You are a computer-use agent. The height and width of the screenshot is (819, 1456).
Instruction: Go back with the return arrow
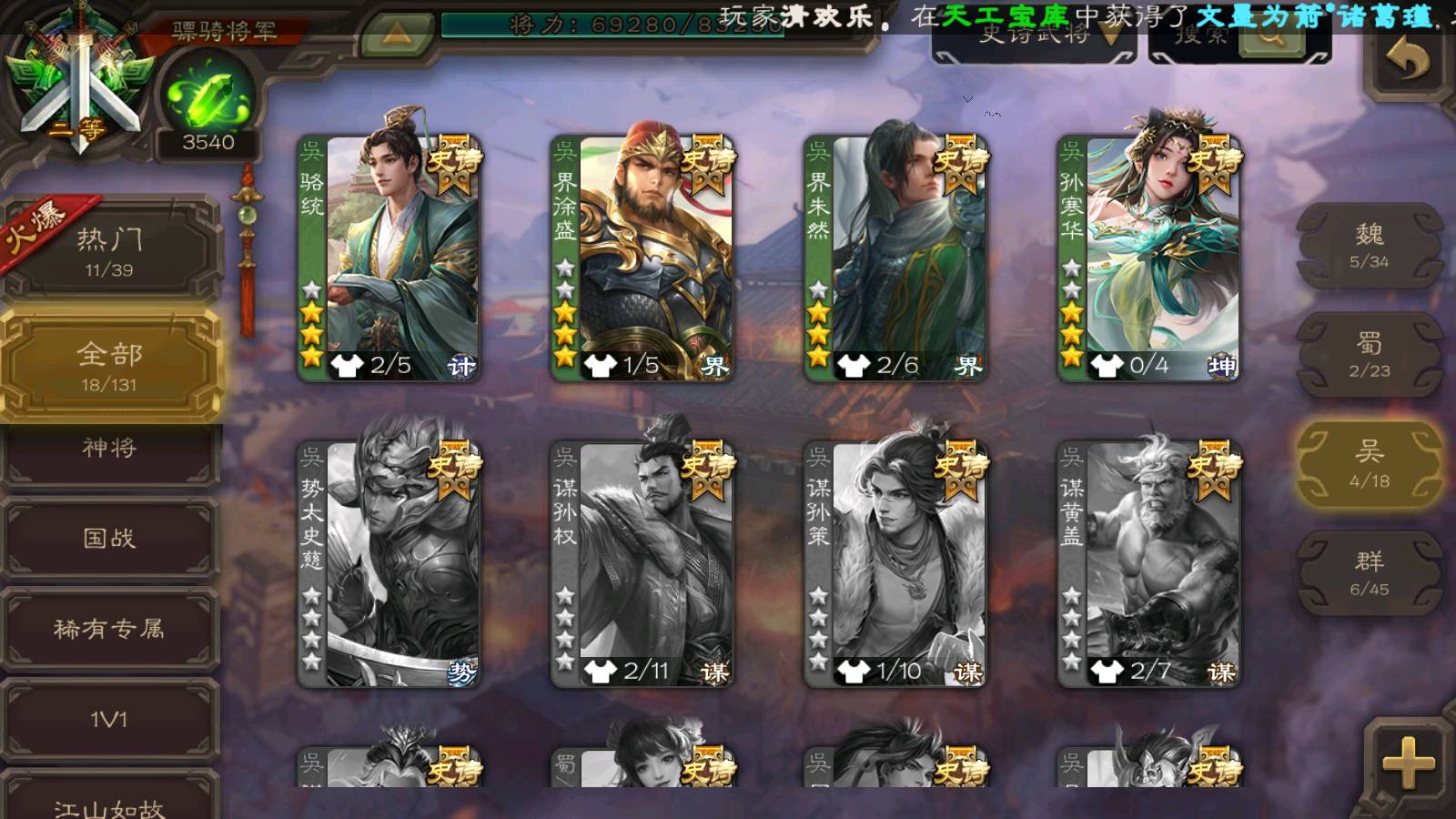point(1407,62)
